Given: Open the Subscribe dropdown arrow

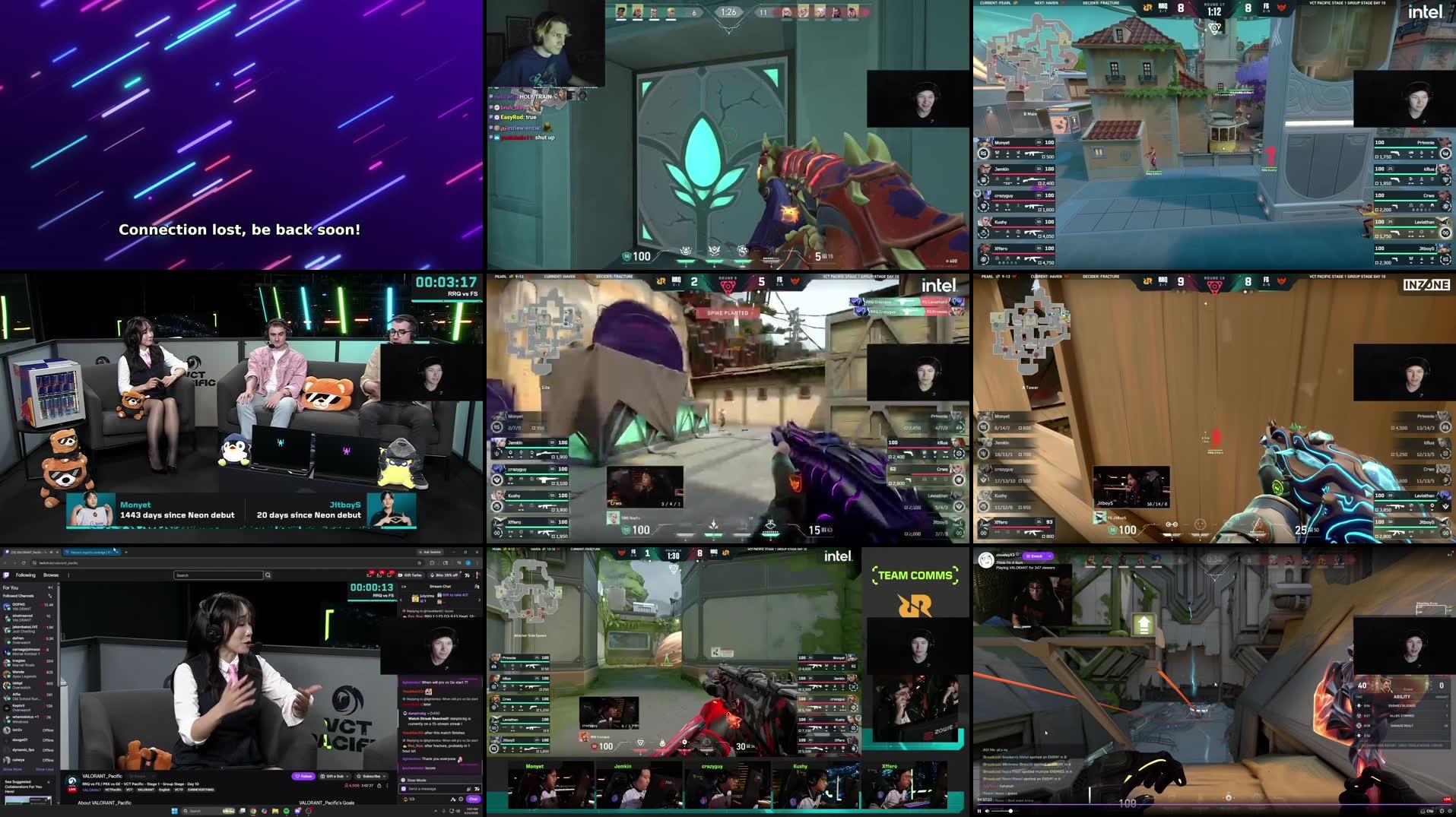Looking at the screenshot, I should pyautogui.click(x=385, y=776).
